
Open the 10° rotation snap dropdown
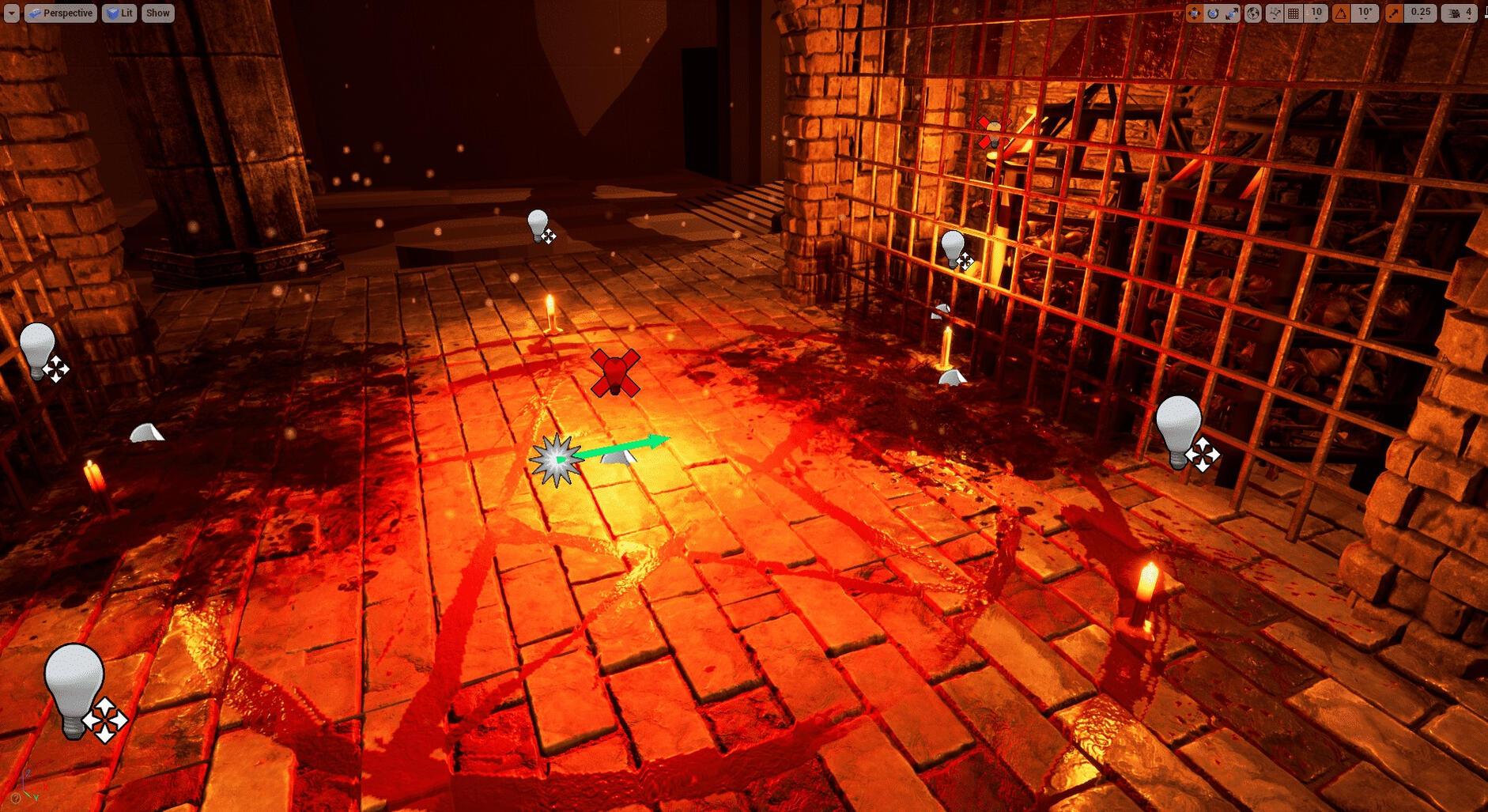(x=1365, y=13)
